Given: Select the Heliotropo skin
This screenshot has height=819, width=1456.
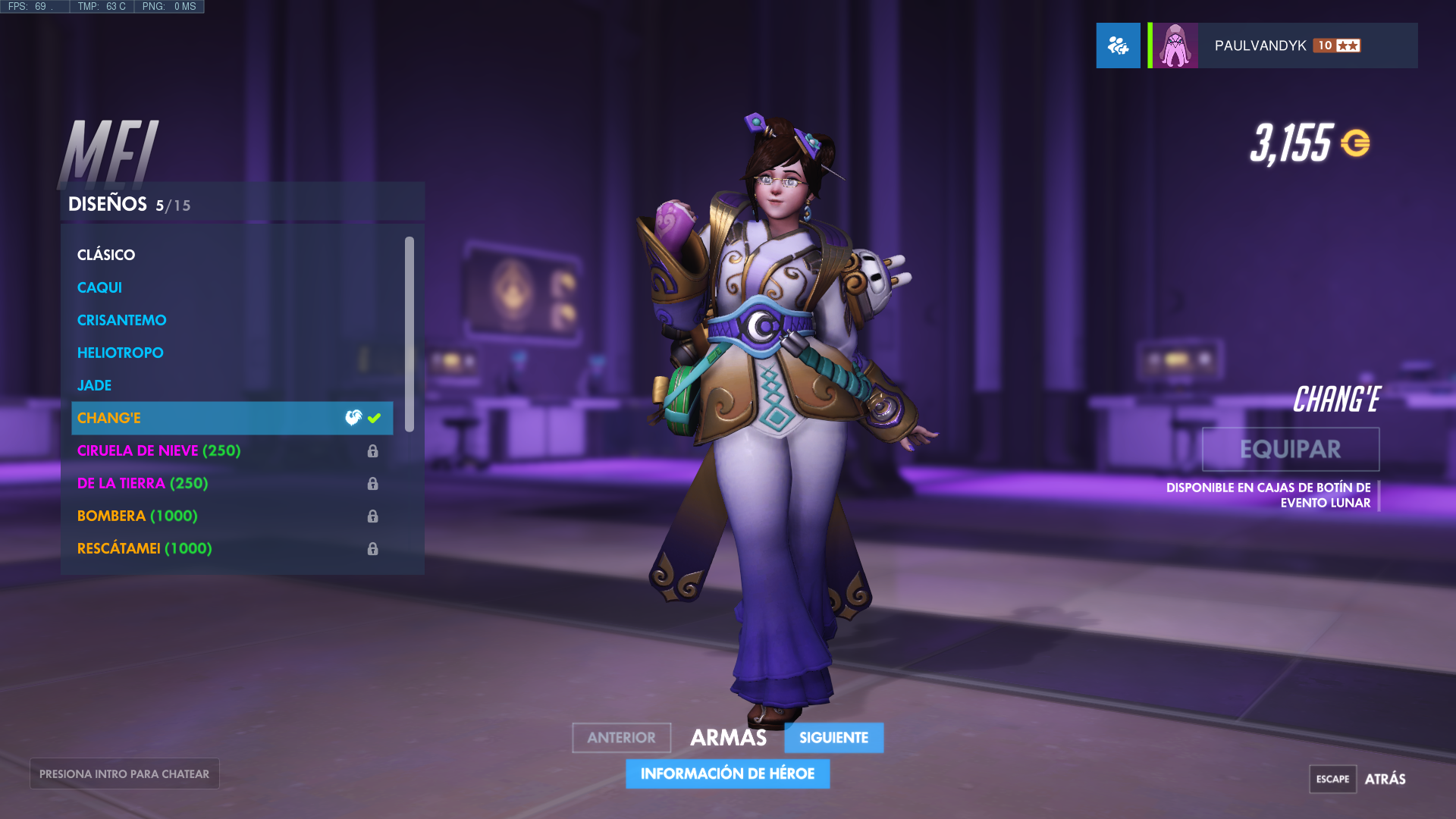Looking at the screenshot, I should (x=120, y=352).
